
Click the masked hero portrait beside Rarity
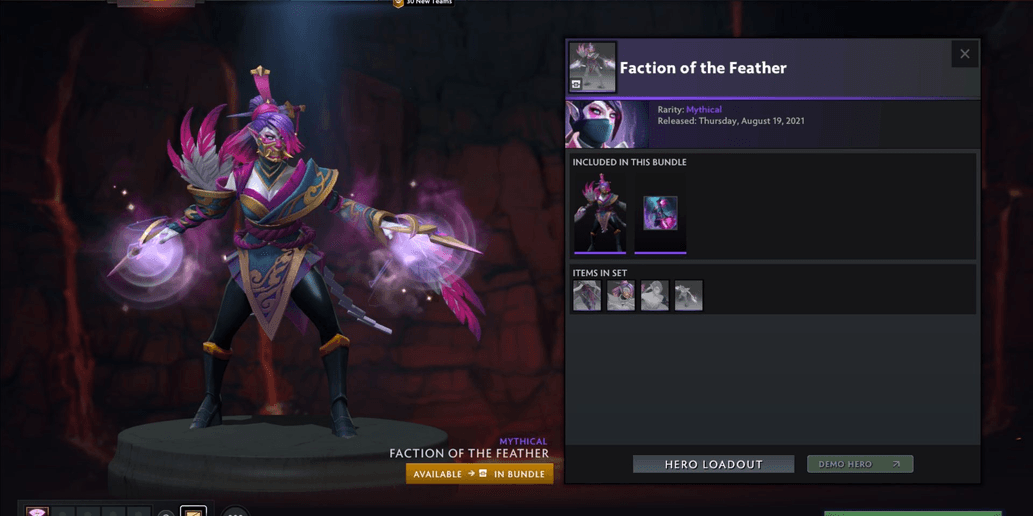(x=607, y=124)
